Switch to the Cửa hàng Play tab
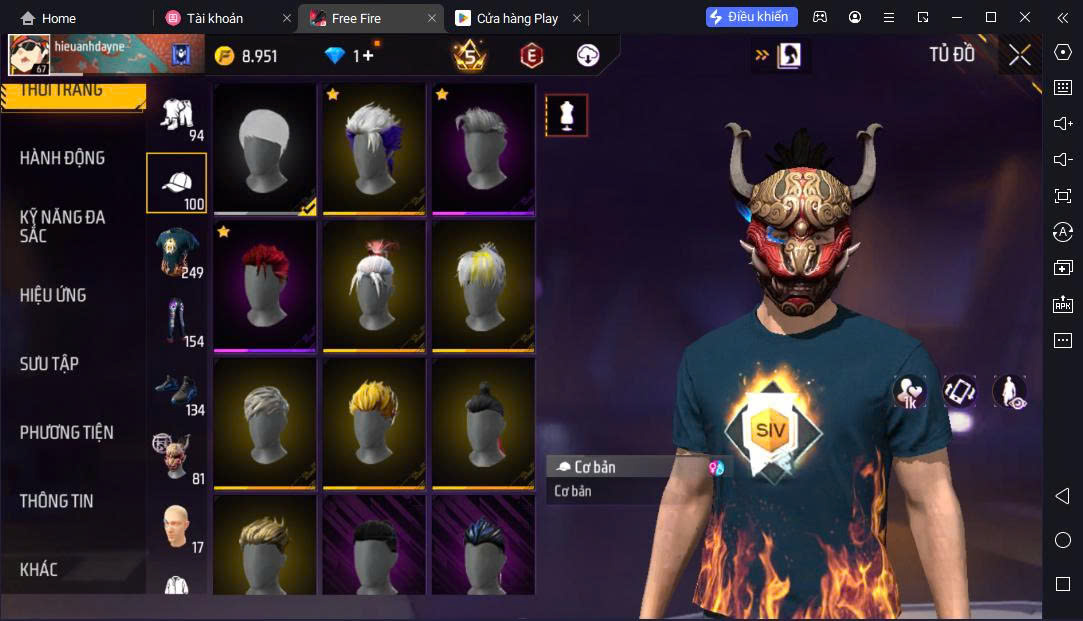Screen dimensions: 1083x621 coord(517,18)
